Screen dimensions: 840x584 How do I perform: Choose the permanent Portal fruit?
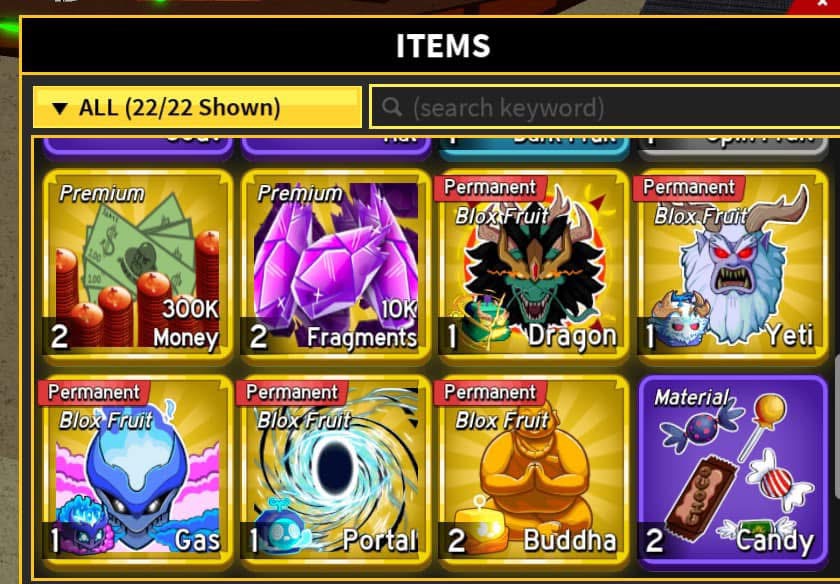tap(336, 467)
